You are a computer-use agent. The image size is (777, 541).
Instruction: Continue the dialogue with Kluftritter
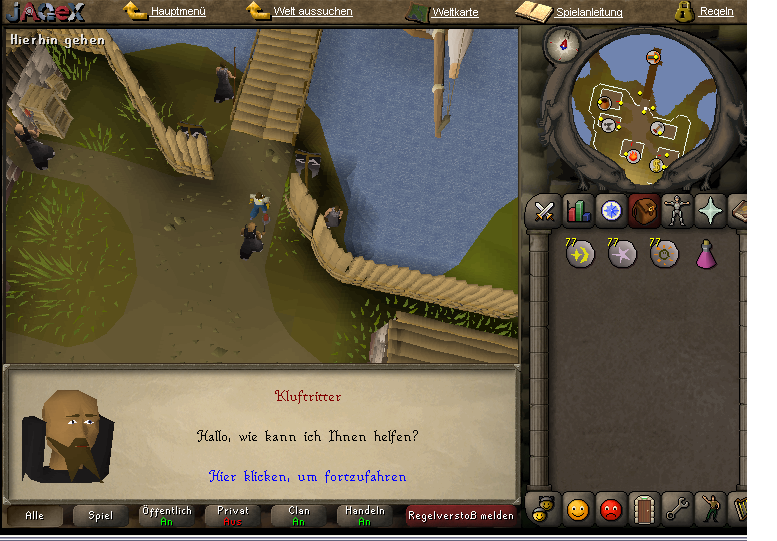(308, 477)
